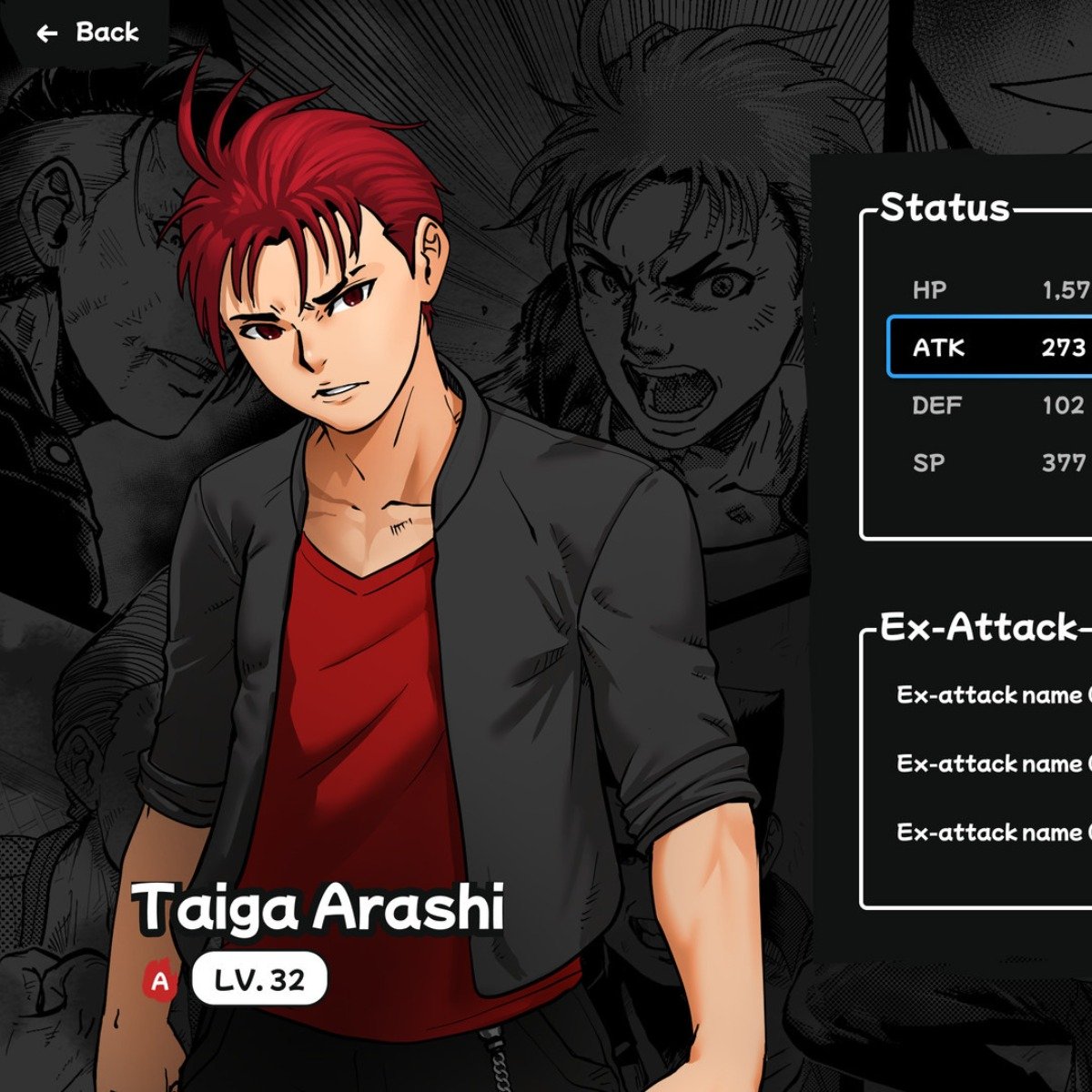Choose the DEF stat row

pyautogui.click(x=992, y=405)
